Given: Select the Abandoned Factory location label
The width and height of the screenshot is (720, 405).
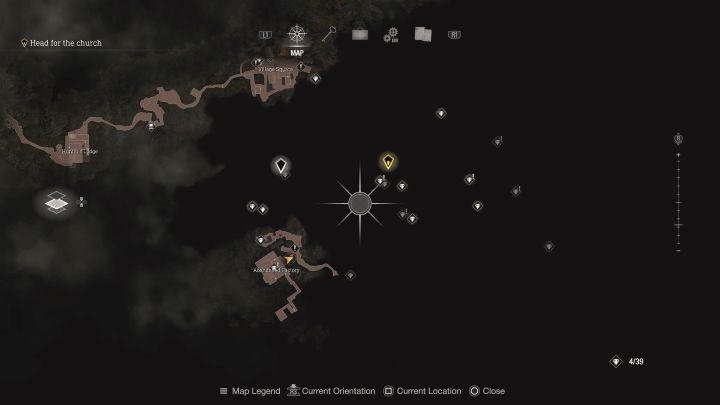Looking at the screenshot, I should (275, 270).
